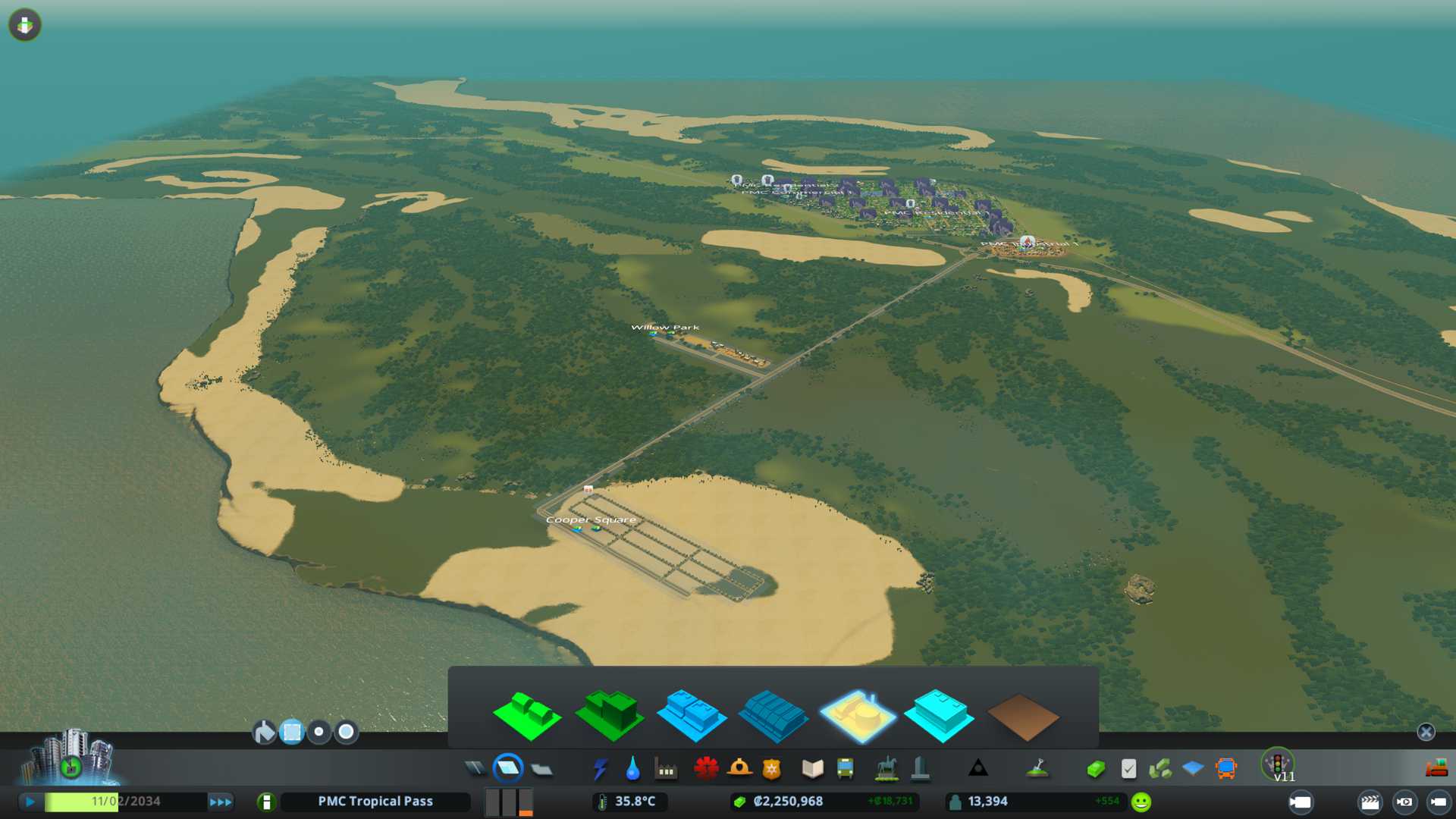Open the electricity lightning bolt menu

tap(600, 769)
